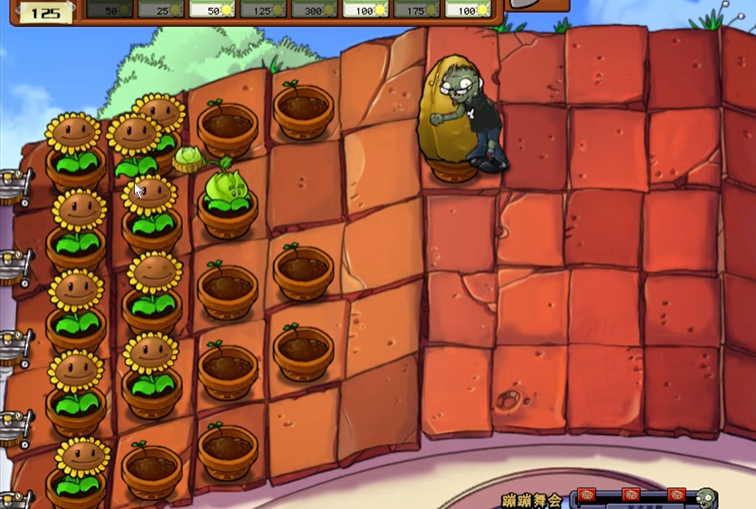The width and height of the screenshot is (756, 509).
Task: Pick the 300-sun seed packet
Action: point(313,9)
